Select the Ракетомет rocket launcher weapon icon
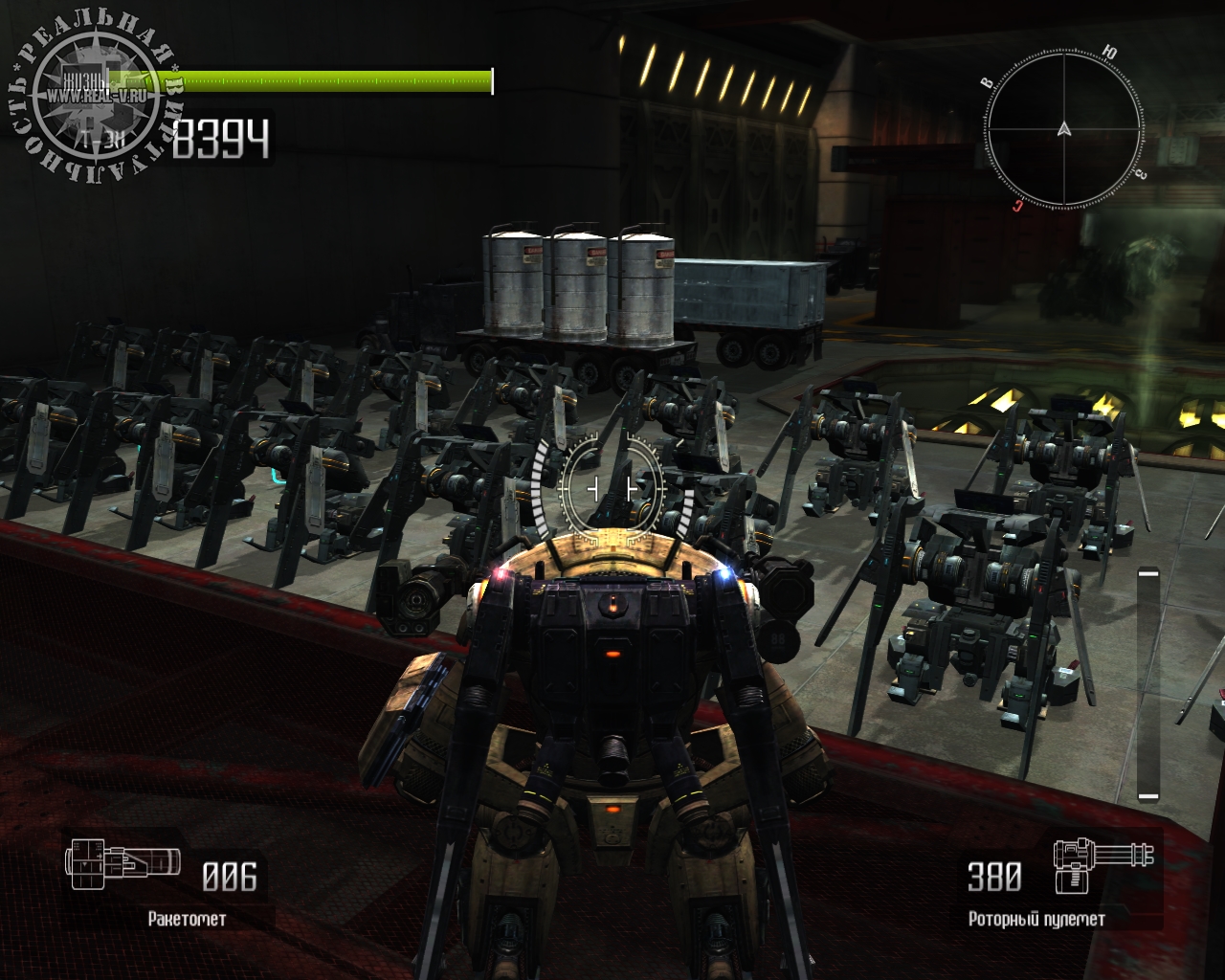This screenshot has height=980, width=1225. 122,862
